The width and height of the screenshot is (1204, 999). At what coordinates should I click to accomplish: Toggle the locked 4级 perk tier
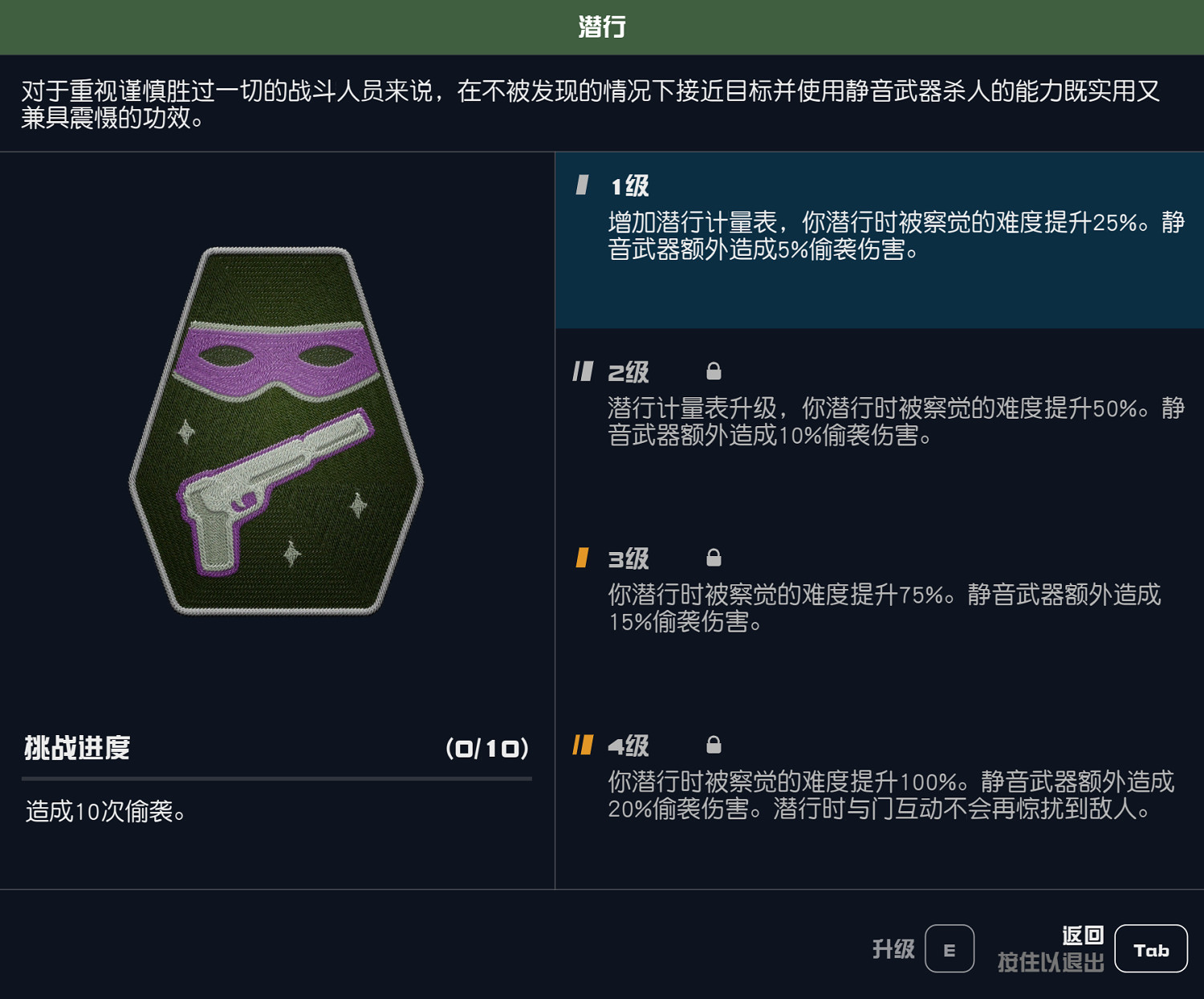tap(875, 782)
